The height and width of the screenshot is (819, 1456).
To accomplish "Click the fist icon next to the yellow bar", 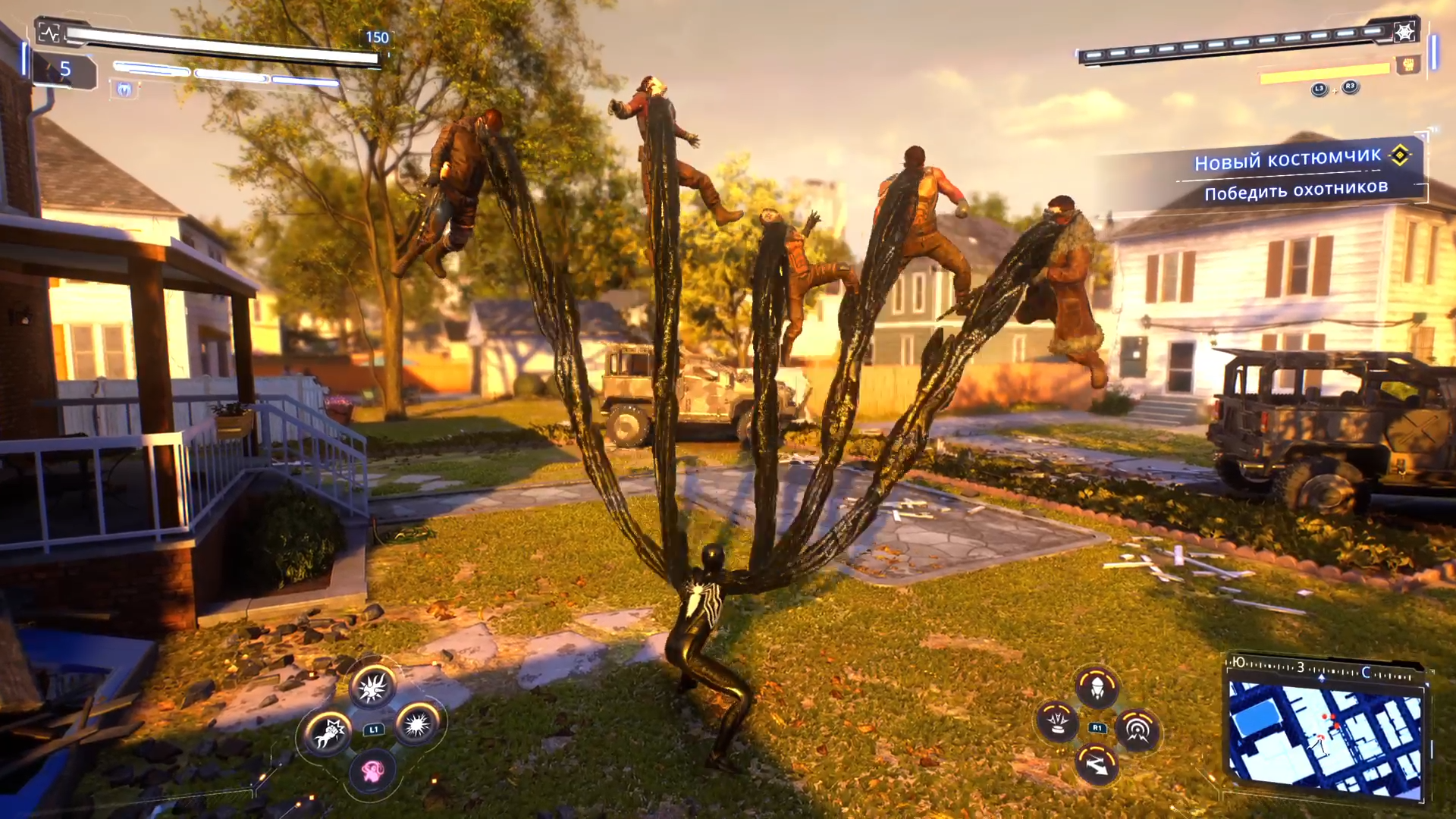I will (1408, 65).
